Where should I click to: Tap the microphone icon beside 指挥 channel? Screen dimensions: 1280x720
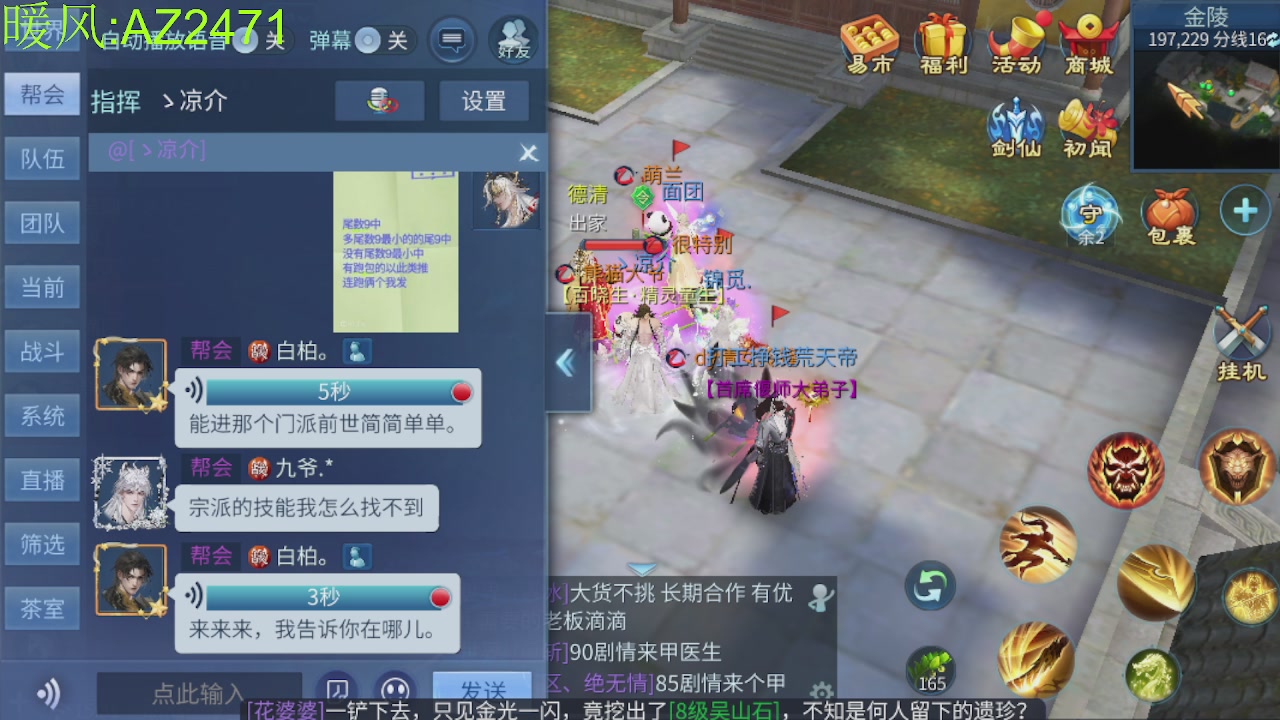click(x=379, y=100)
